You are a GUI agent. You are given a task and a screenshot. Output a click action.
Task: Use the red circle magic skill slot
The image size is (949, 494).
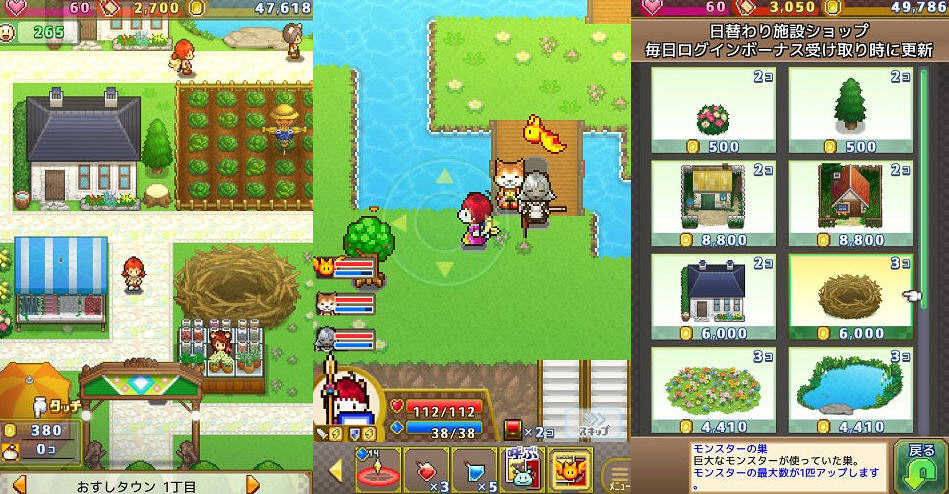(x=379, y=469)
